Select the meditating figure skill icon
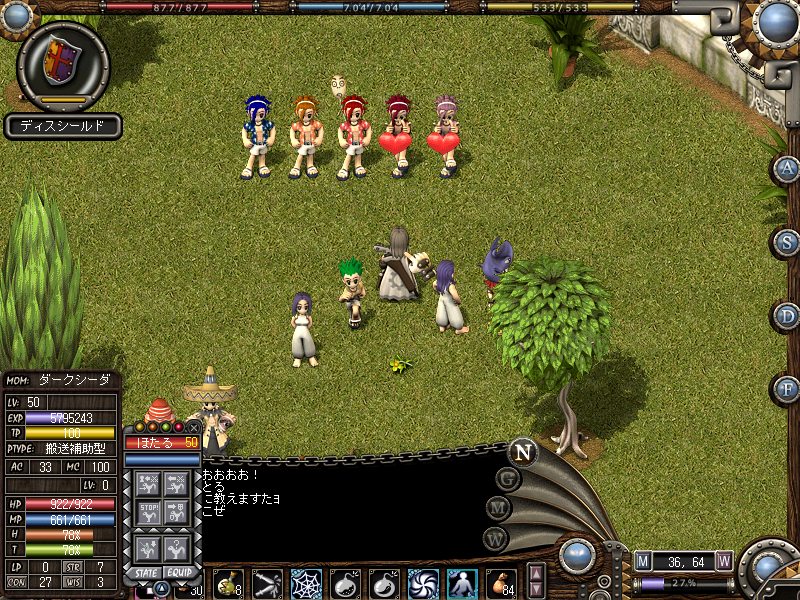The height and width of the screenshot is (600, 800). pos(462,582)
